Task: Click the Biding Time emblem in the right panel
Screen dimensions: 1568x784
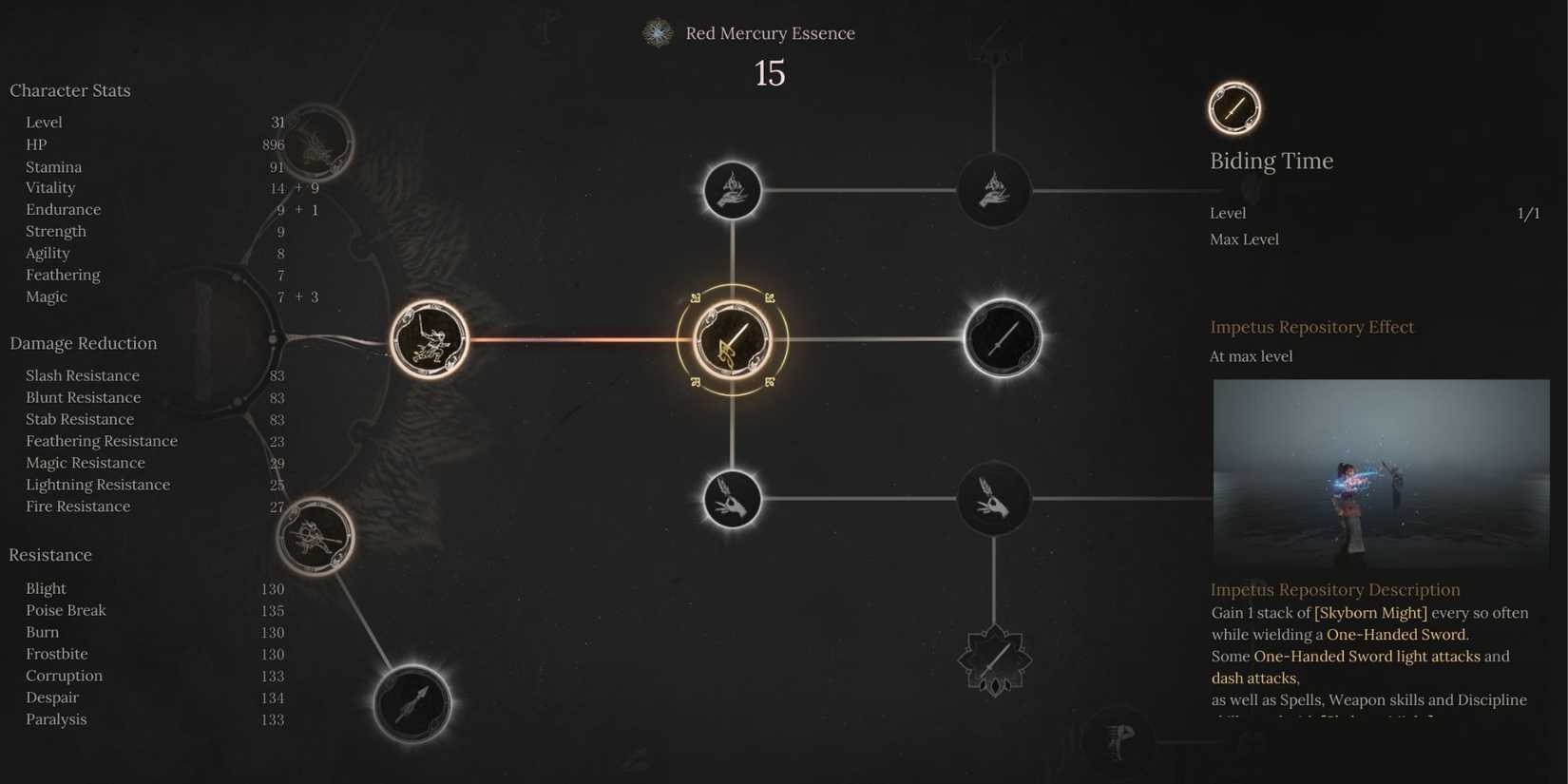Action: [x=1233, y=107]
